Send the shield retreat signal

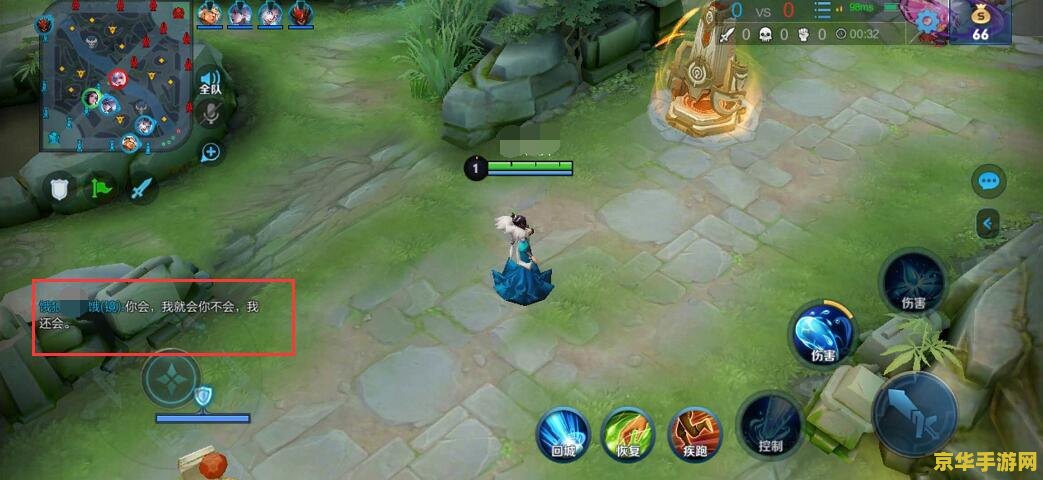[x=60, y=187]
